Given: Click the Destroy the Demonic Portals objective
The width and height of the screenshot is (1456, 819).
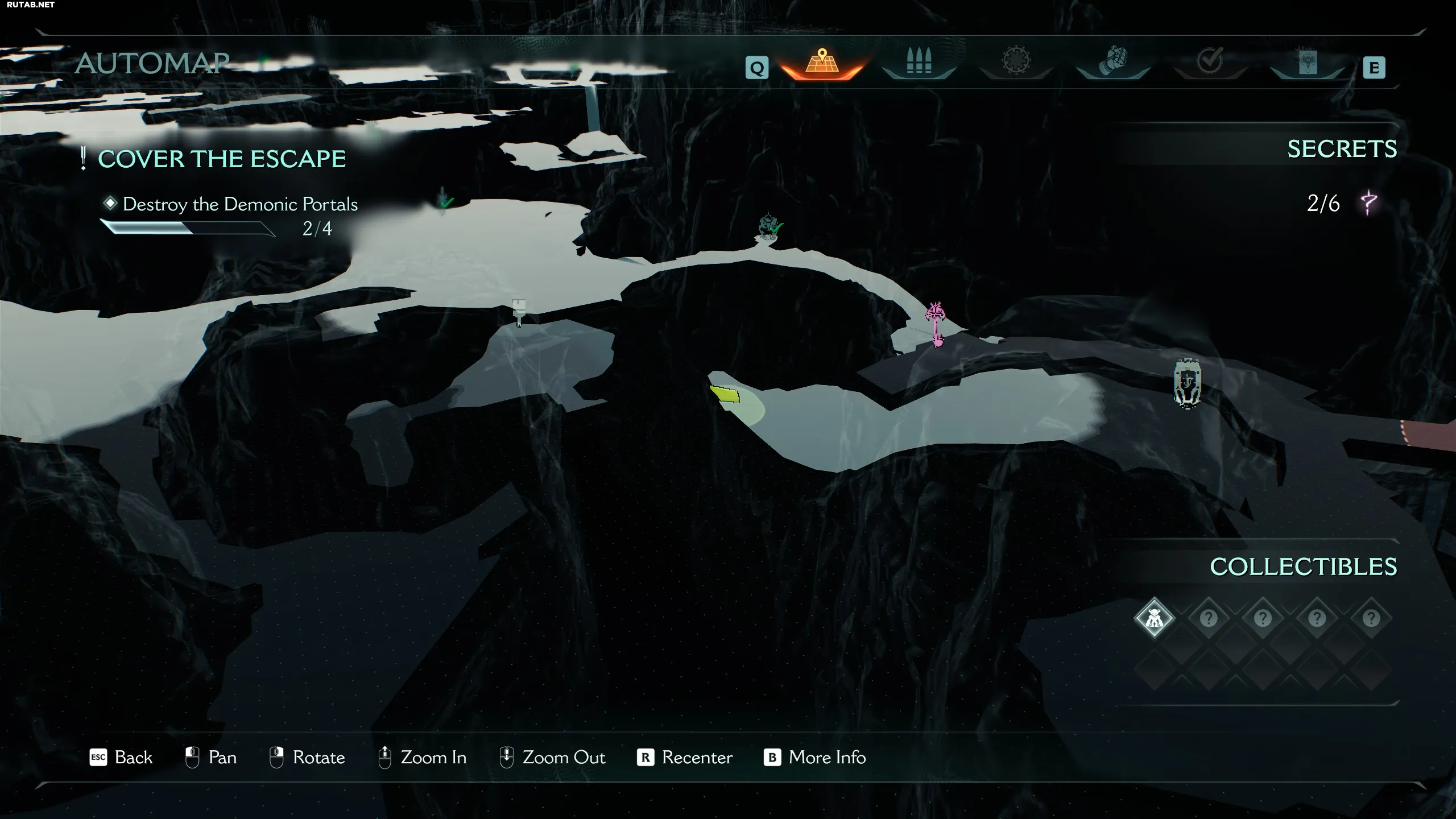Looking at the screenshot, I should coord(240,204).
